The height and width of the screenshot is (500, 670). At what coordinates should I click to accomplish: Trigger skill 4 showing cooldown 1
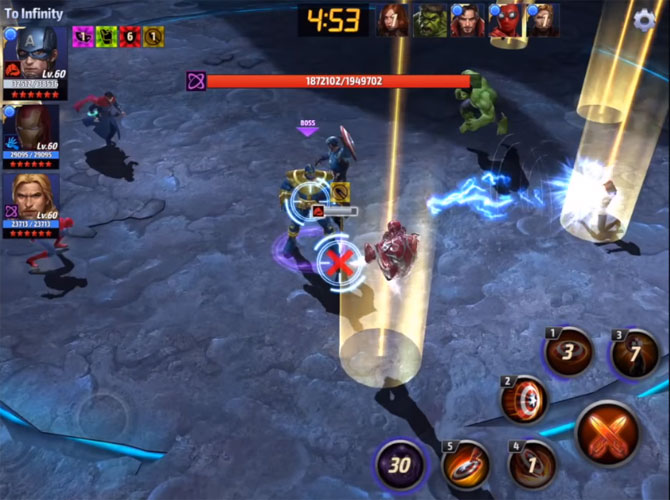[x=531, y=464]
